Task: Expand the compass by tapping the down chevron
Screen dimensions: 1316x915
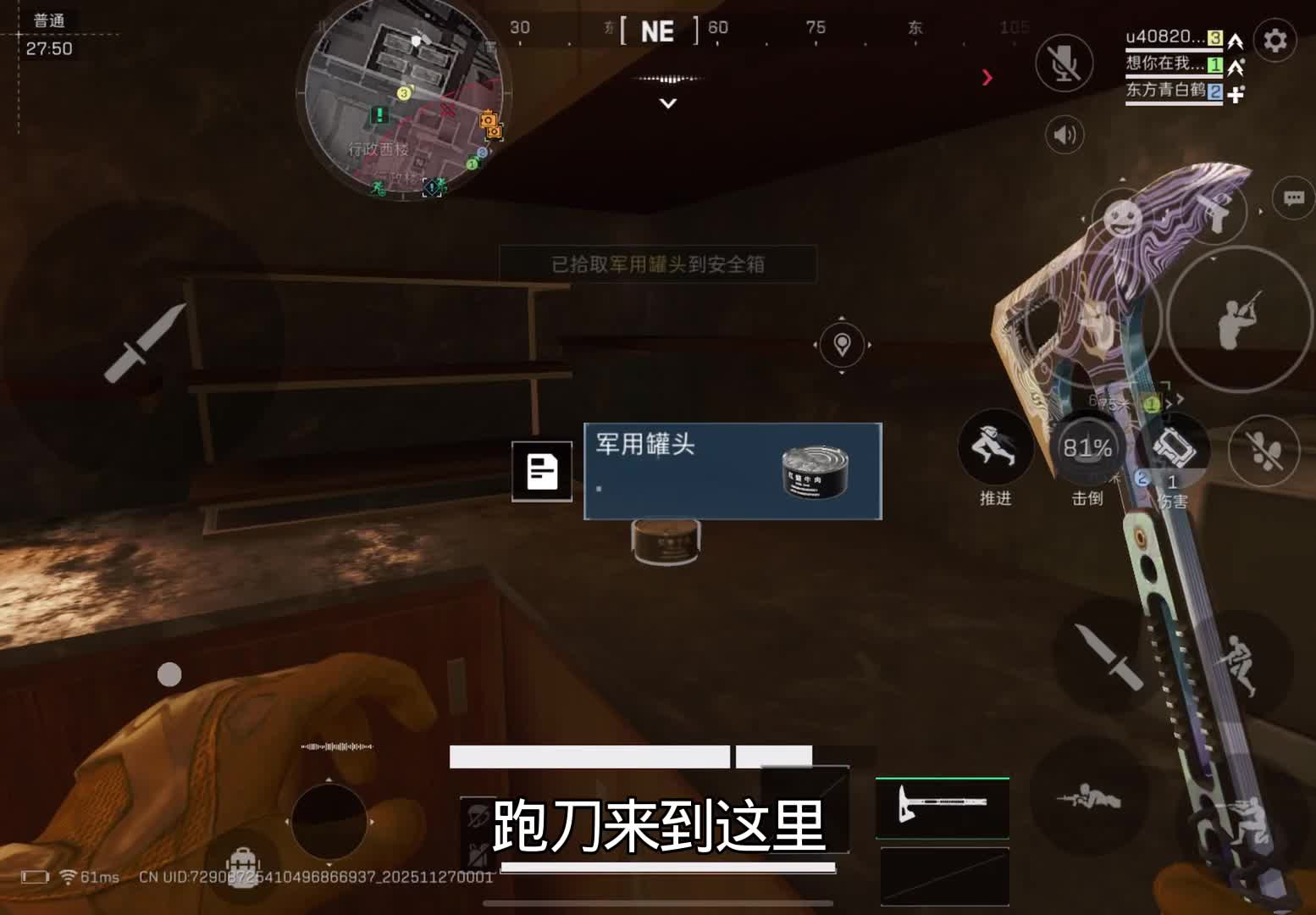Action: [667, 103]
